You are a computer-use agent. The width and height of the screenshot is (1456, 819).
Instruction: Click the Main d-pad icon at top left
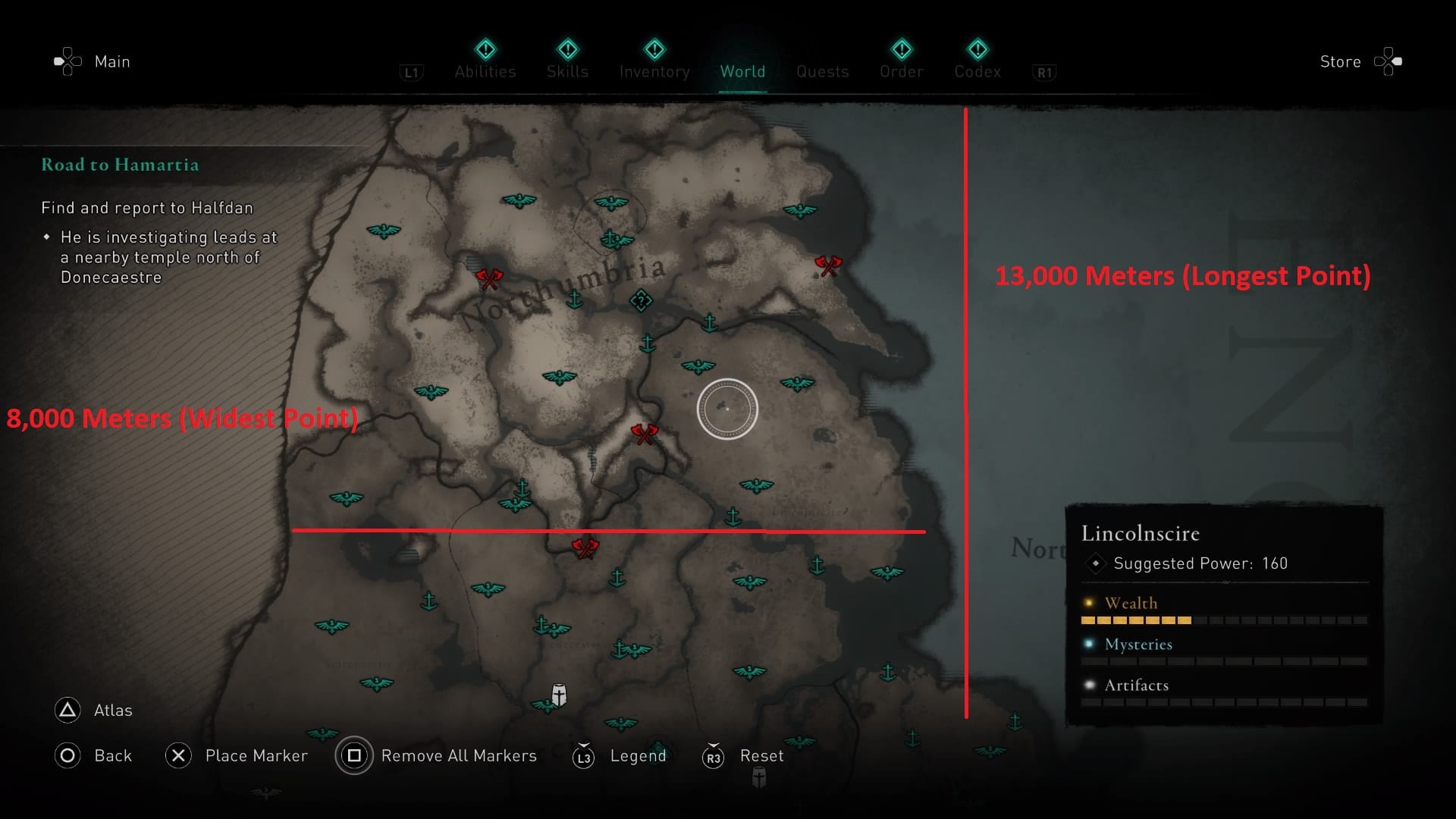pyautogui.click(x=67, y=61)
